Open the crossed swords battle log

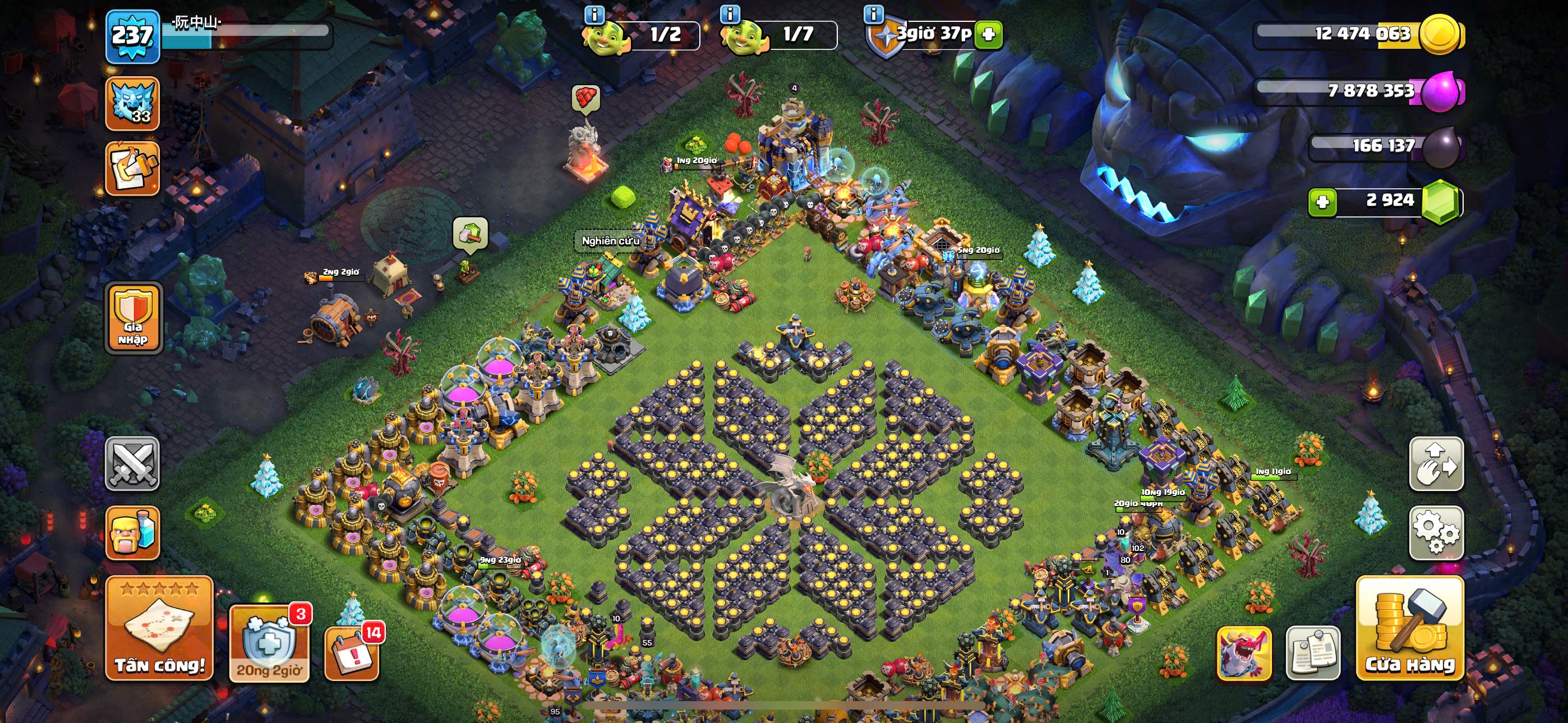coord(132,464)
